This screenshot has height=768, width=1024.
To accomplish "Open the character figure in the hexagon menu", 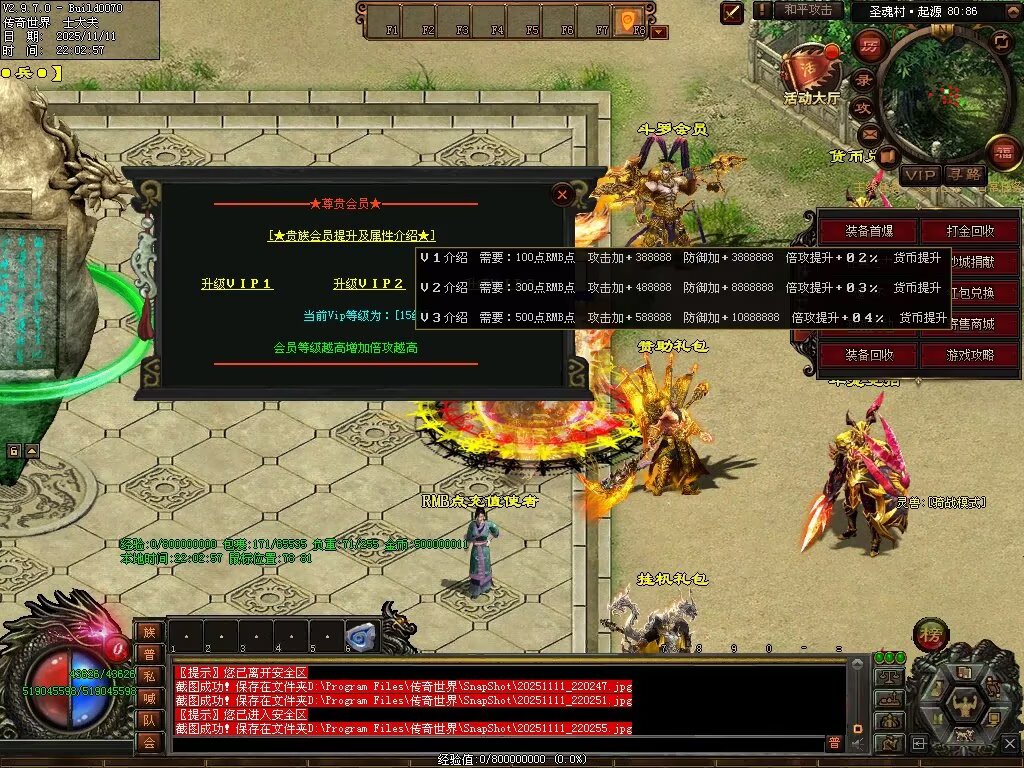I will (x=964, y=702).
